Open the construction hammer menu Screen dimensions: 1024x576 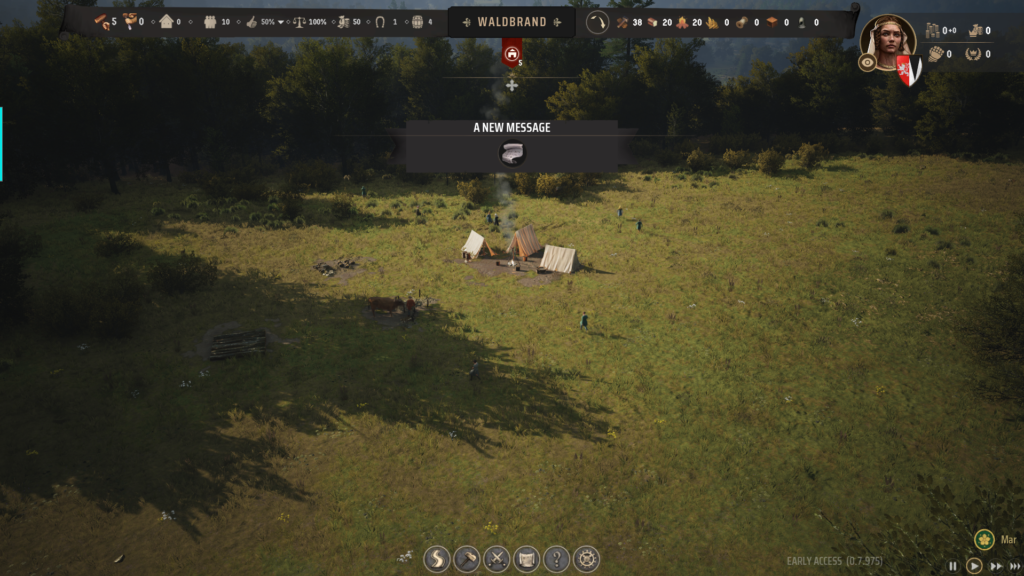pyautogui.click(x=466, y=560)
